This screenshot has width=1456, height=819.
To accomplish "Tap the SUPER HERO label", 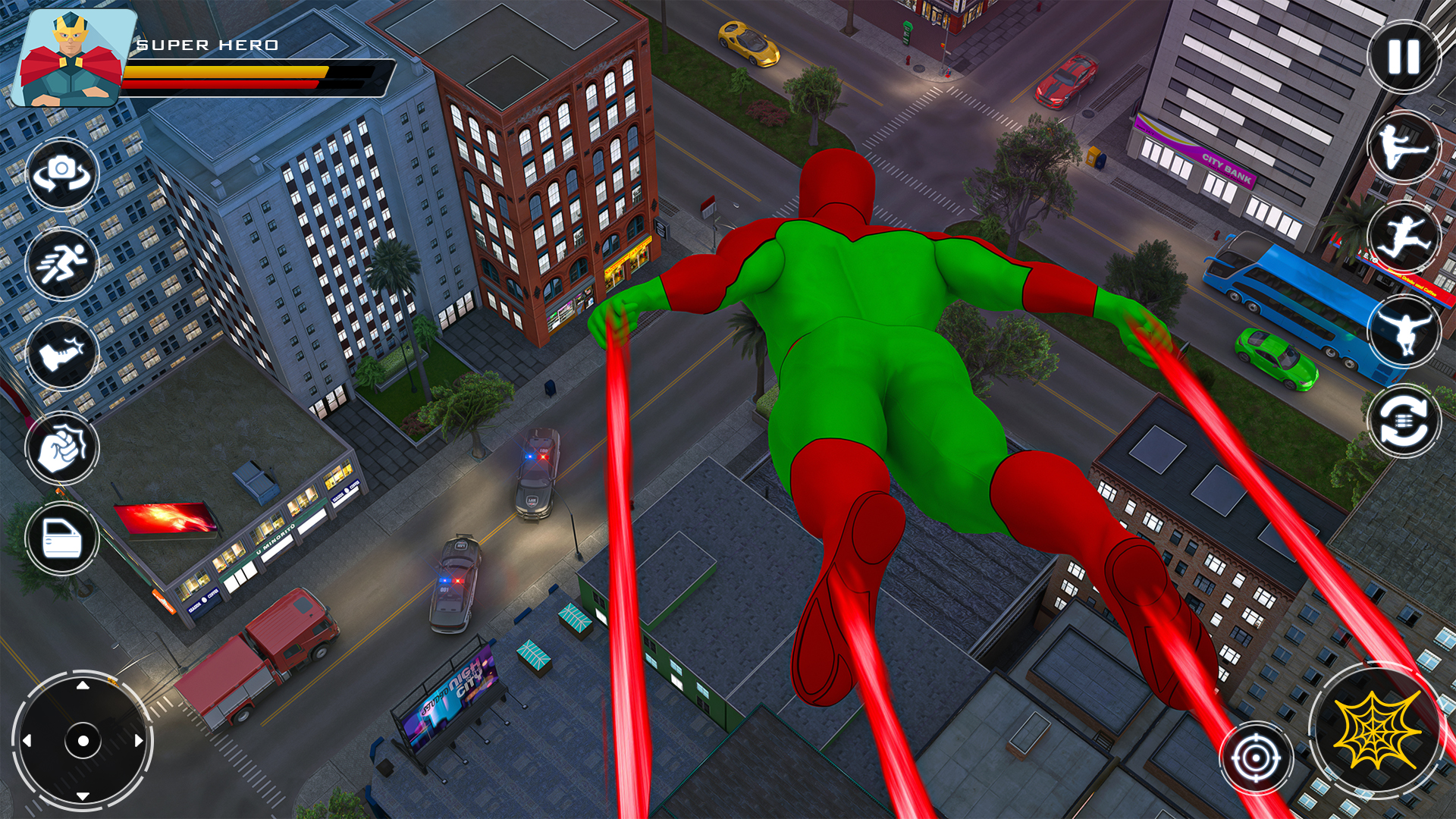I will 209,45.
